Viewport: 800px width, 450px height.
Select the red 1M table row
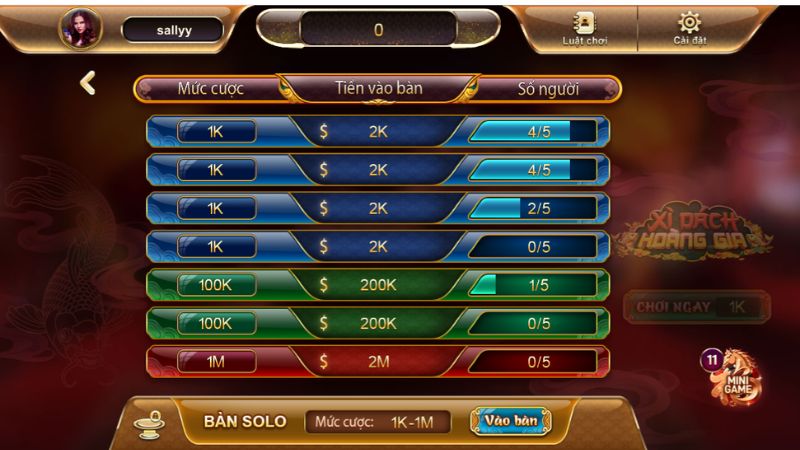pos(378,361)
